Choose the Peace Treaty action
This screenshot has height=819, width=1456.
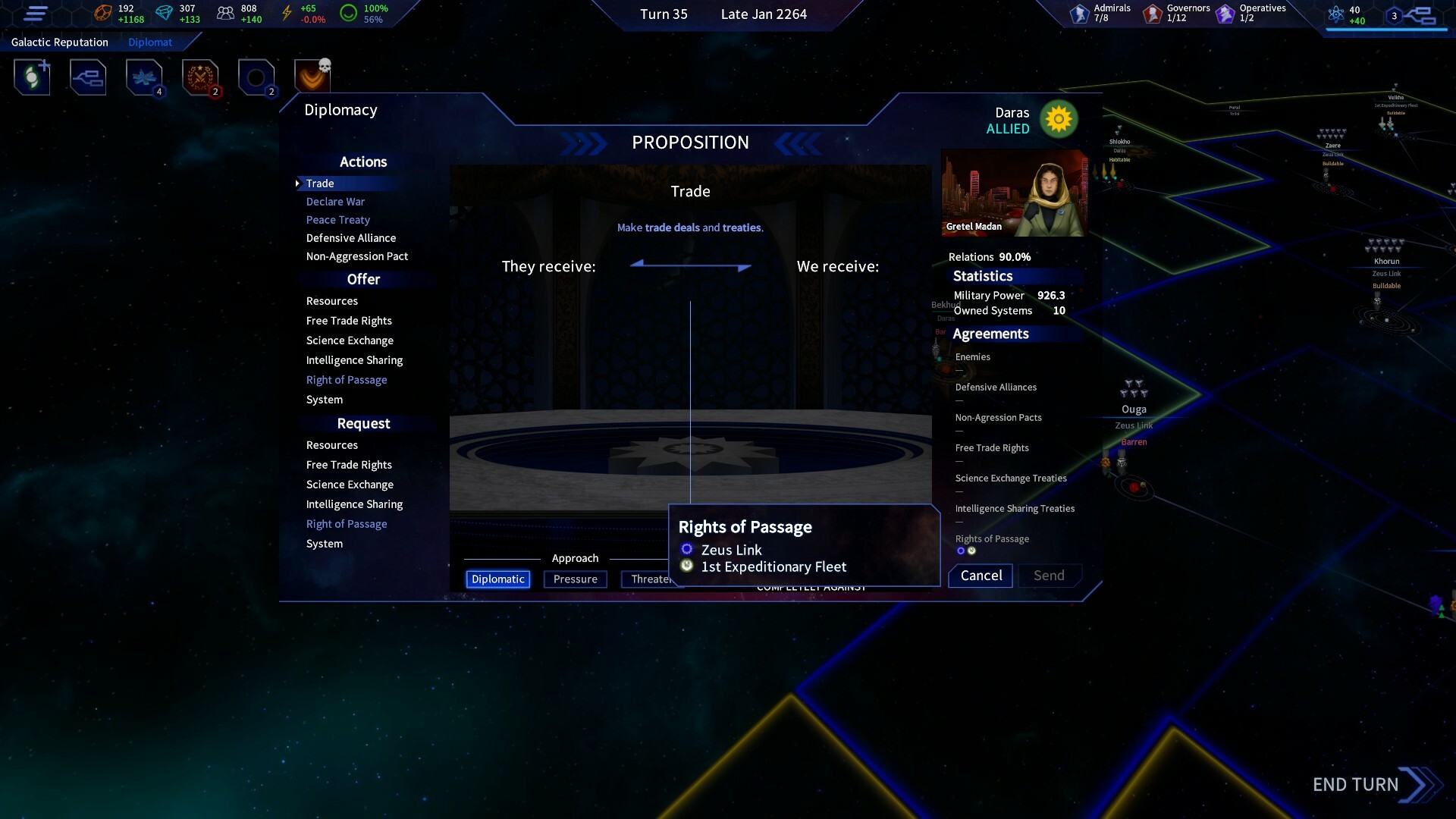pos(337,220)
